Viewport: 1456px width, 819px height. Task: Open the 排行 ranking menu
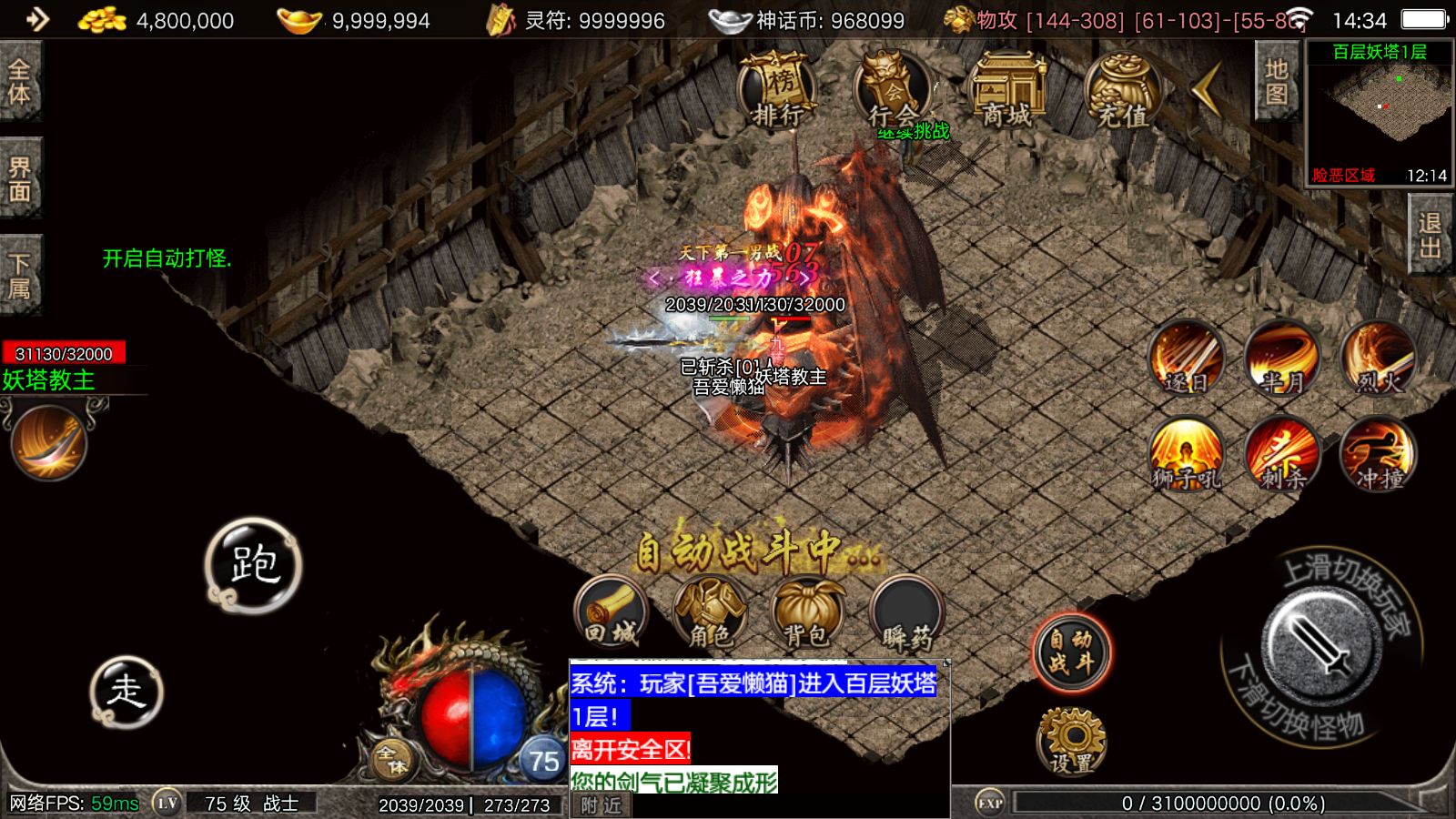coord(776,90)
